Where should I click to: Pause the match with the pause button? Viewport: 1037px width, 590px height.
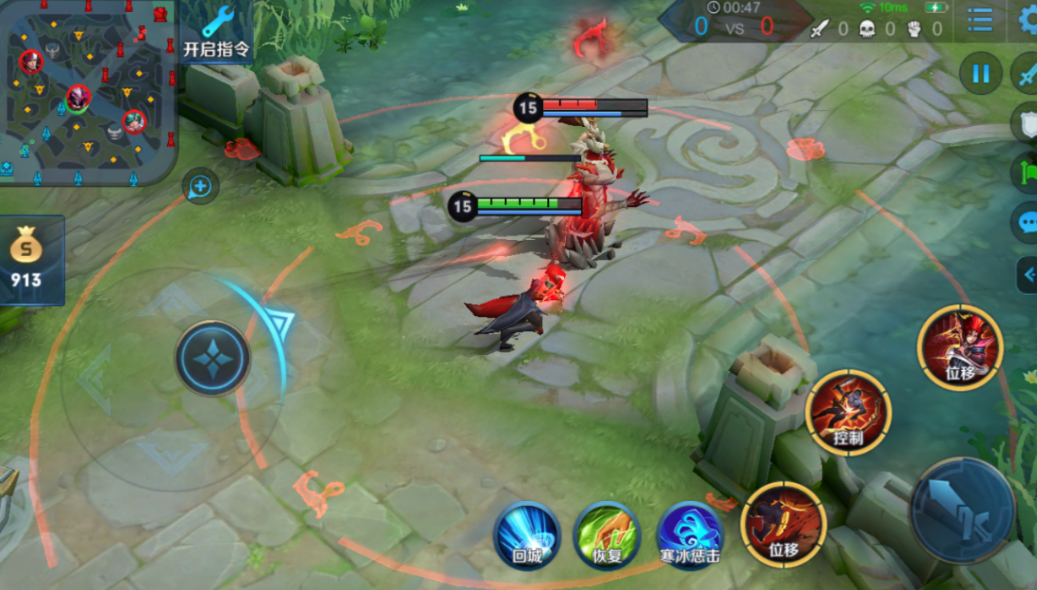point(980,73)
